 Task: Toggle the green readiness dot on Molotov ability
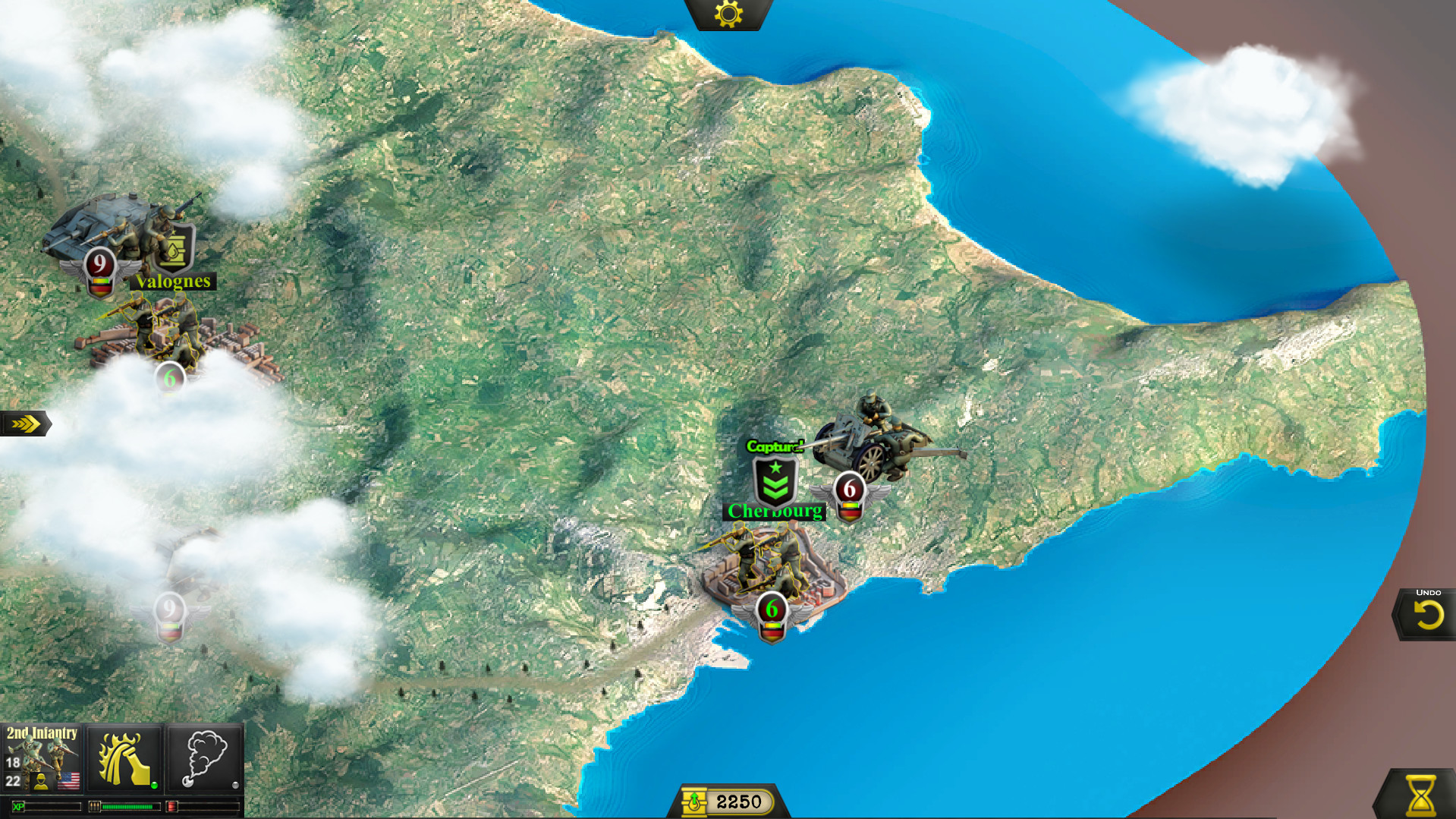[x=154, y=786]
